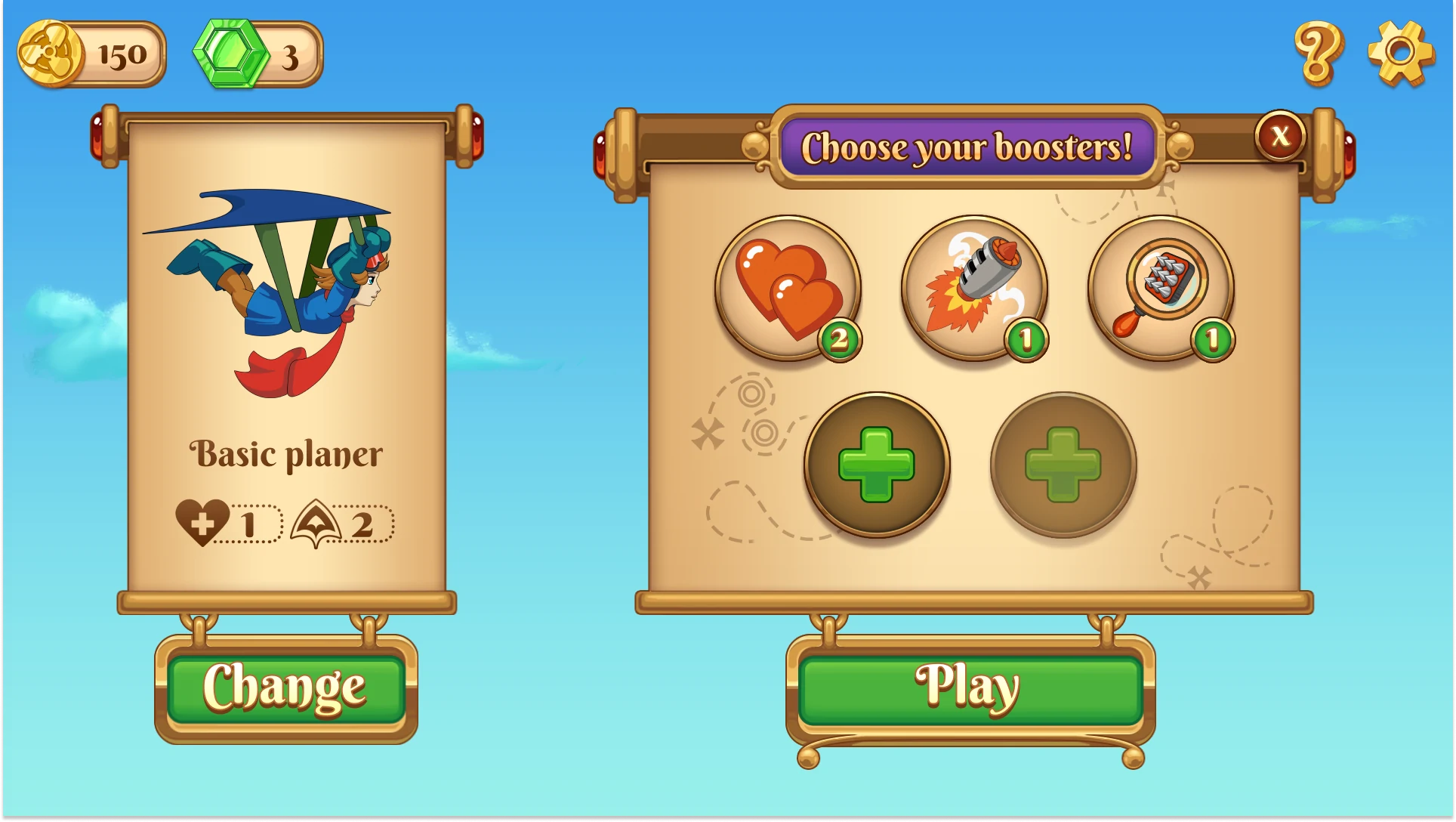Start the game with the Play button
1456x822 pixels.
point(970,689)
